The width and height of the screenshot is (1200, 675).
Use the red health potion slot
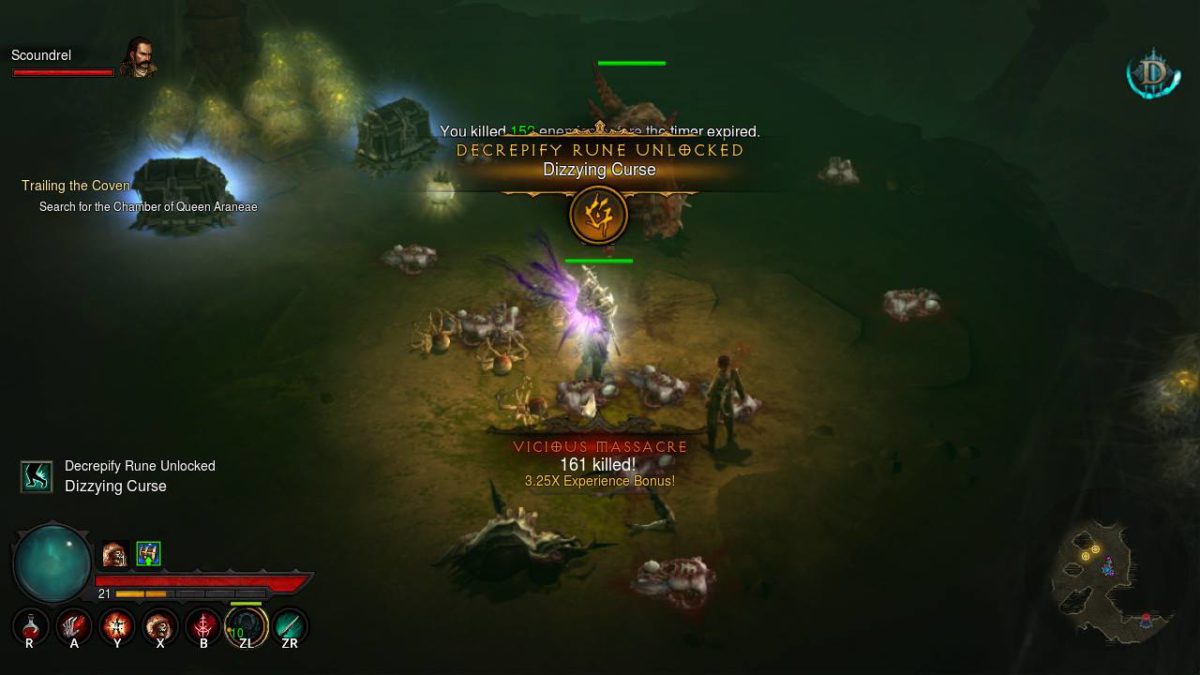click(30, 627)
